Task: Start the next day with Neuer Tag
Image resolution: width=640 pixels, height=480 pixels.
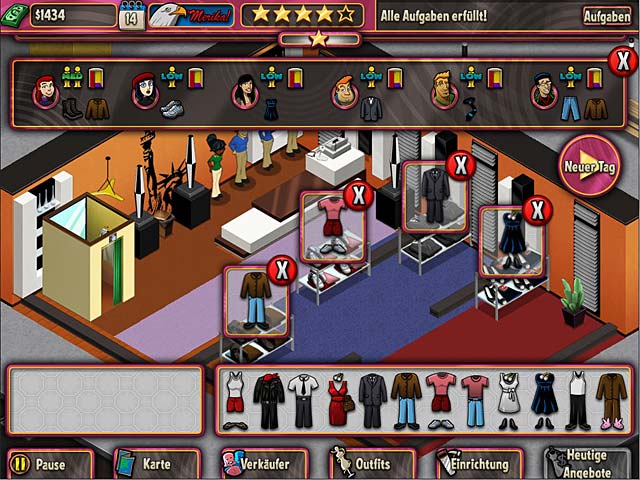Action: (589, 164)
